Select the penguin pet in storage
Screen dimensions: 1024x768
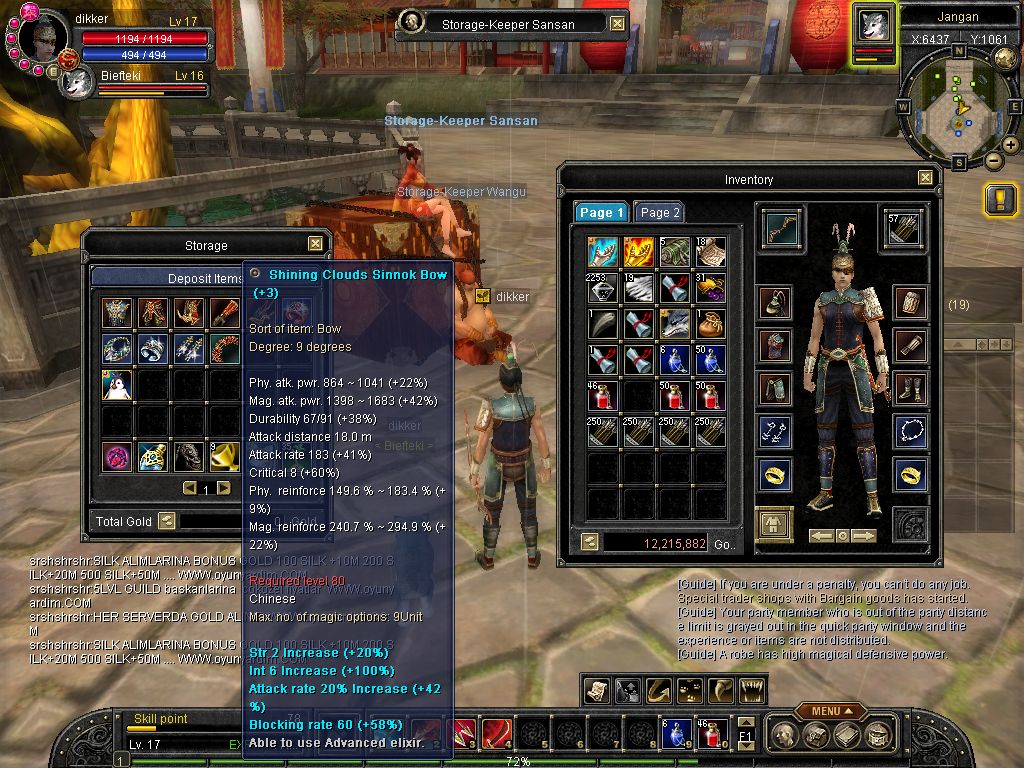click(118, 385)
